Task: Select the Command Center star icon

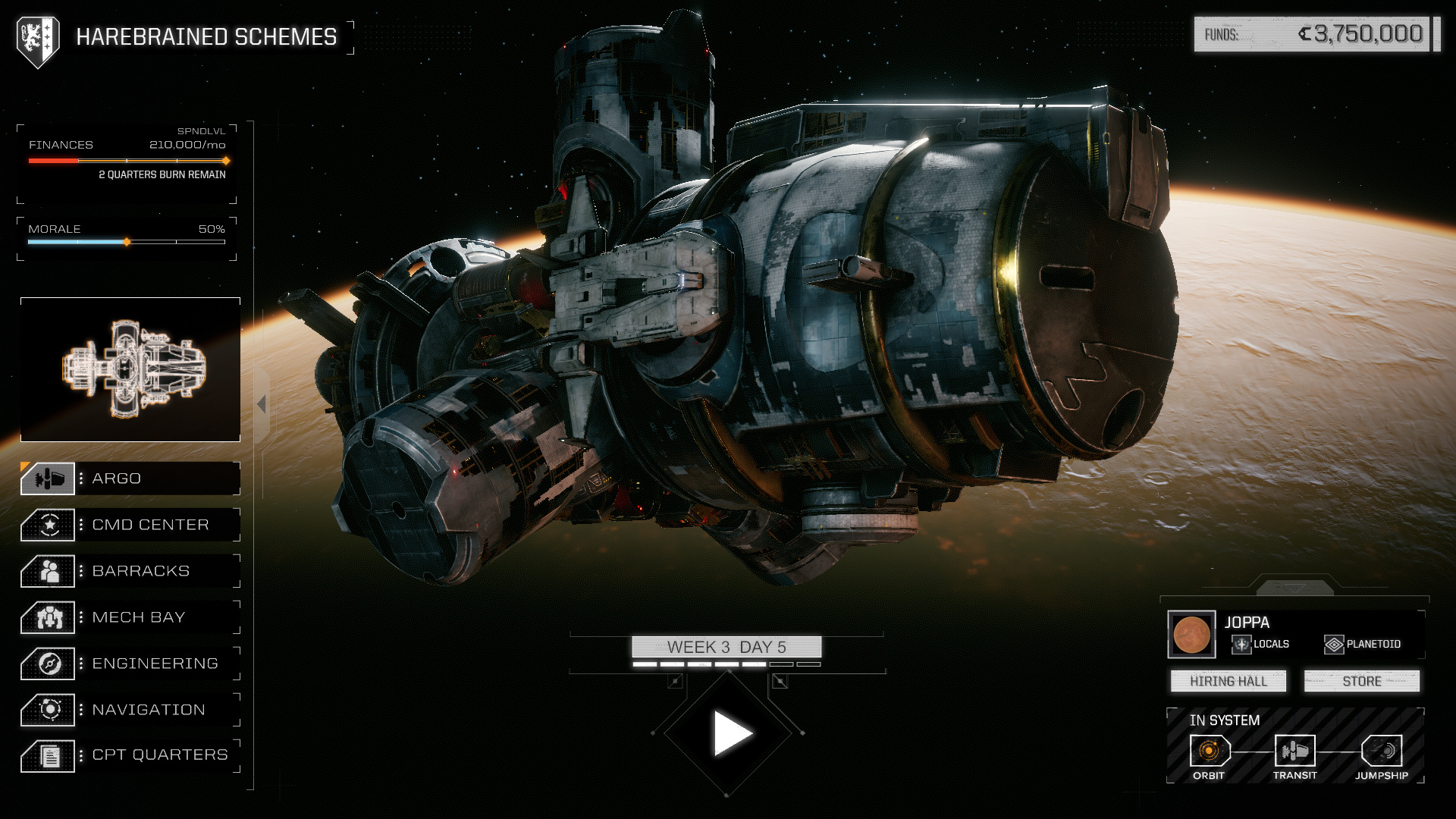Action: pos(49,524)
